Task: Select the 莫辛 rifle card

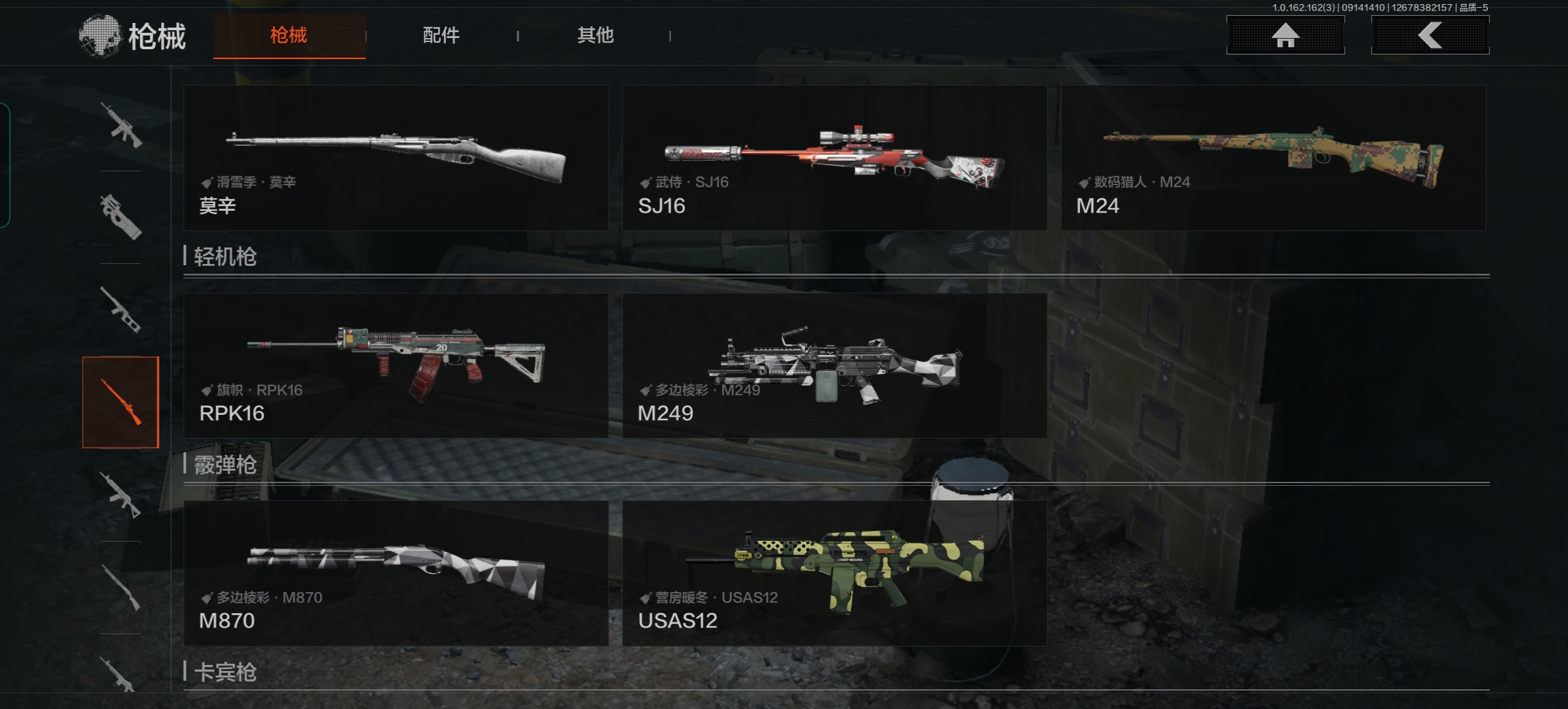Action: (396, 158)
